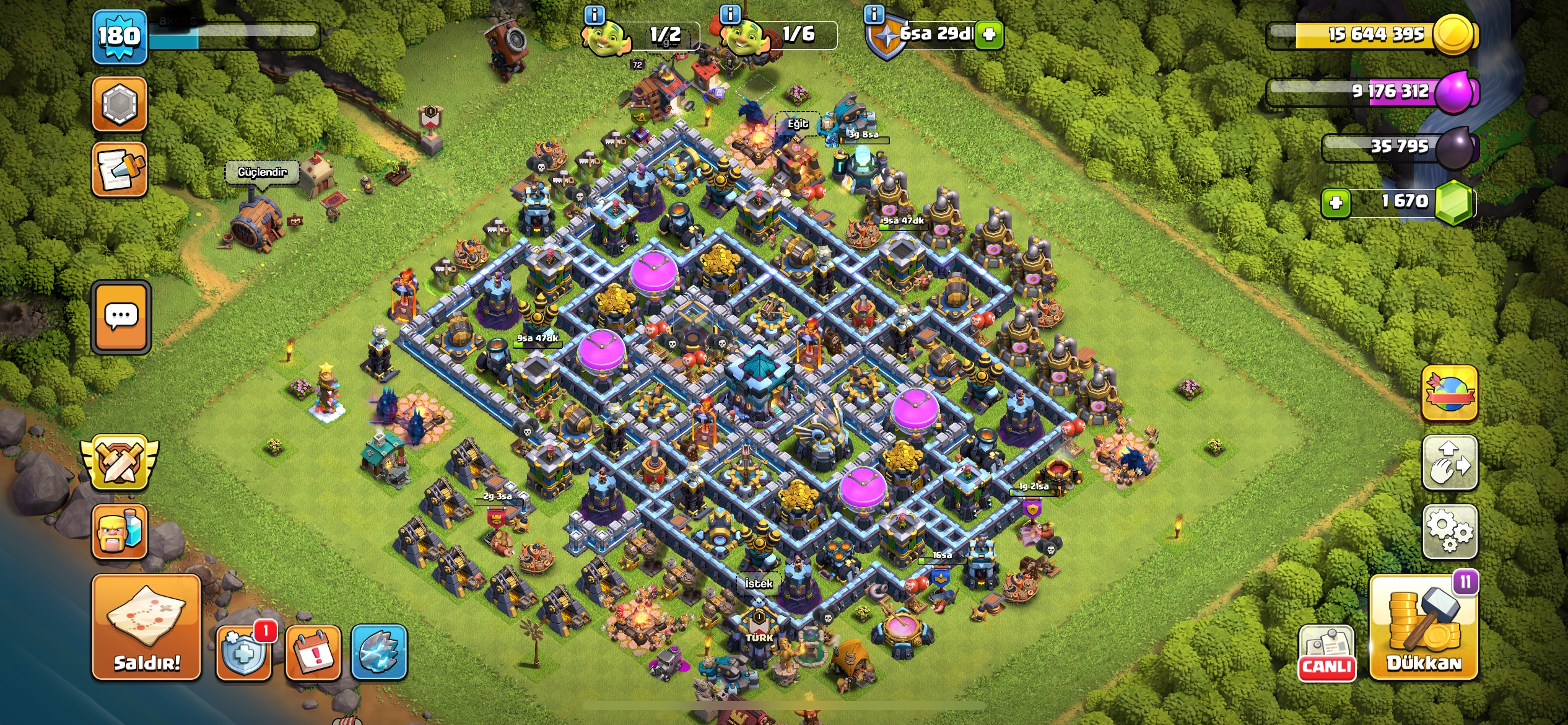Open the Dükkan shop
The height and width of the screenshot is (725, 1568).
1424,627
